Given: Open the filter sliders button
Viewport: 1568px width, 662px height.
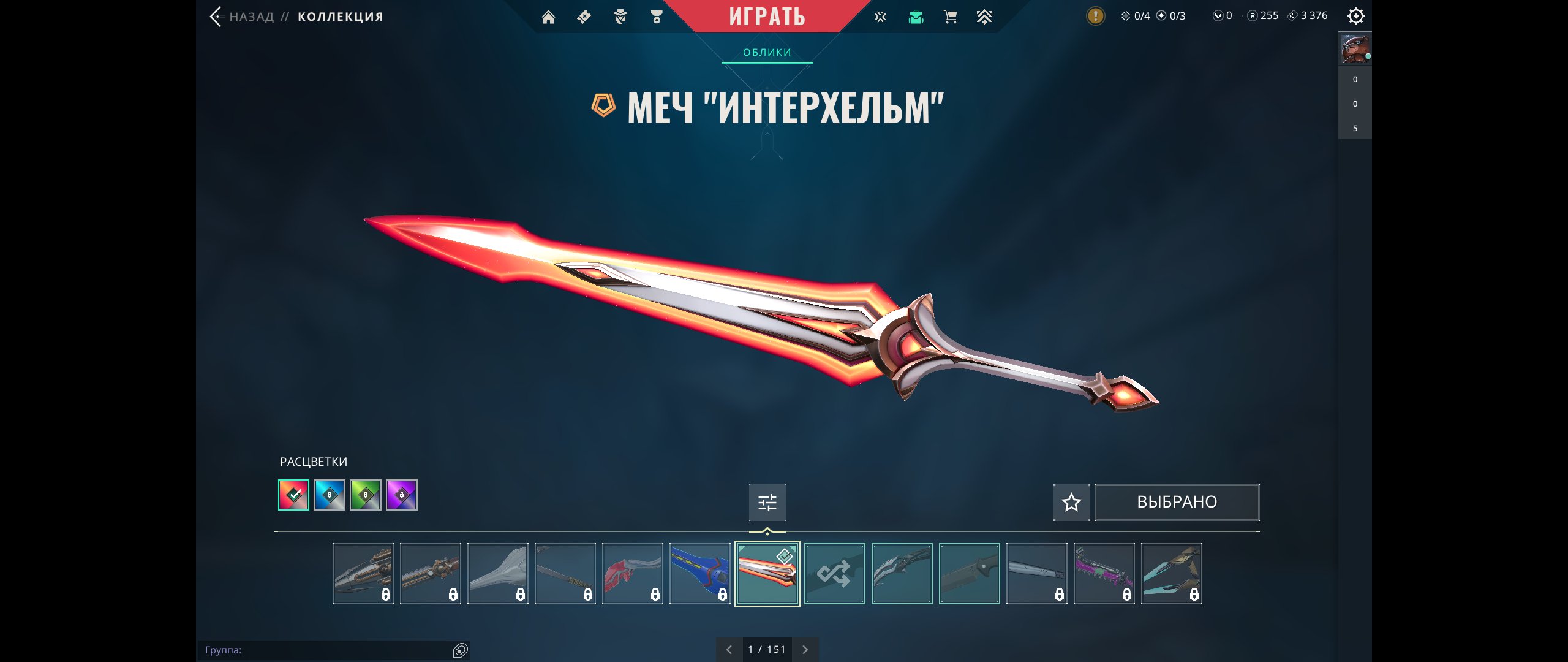Looking at the screenshot, I should click(767, 503).
